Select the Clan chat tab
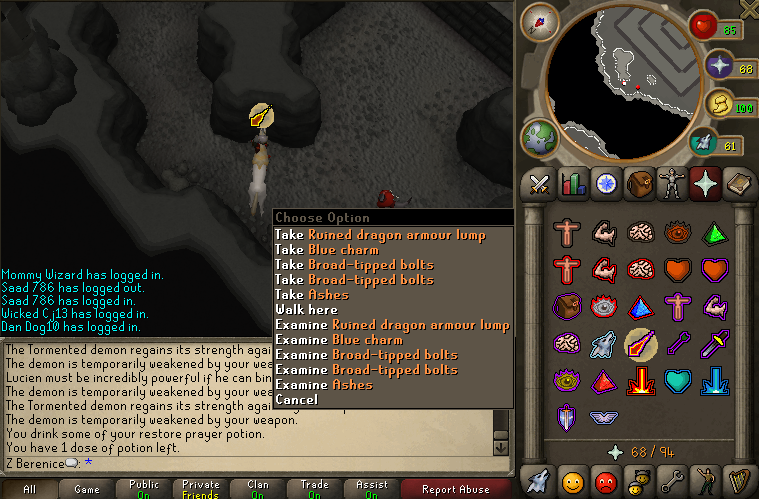Screen dimensions: 759x499 (x=258, y=489)
